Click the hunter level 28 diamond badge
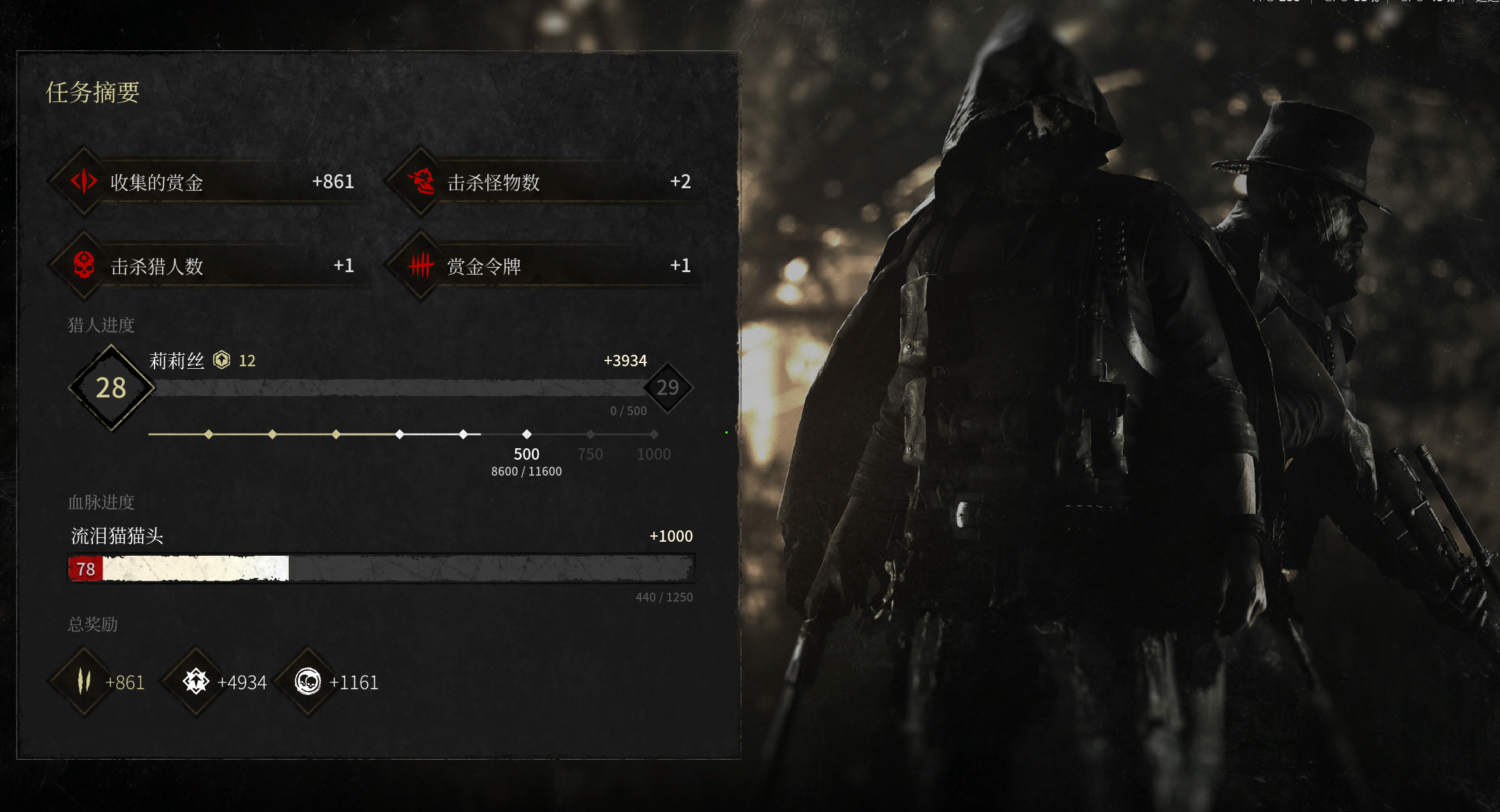This screenshot has width=1500, height=812. click(x=111, y=388)
